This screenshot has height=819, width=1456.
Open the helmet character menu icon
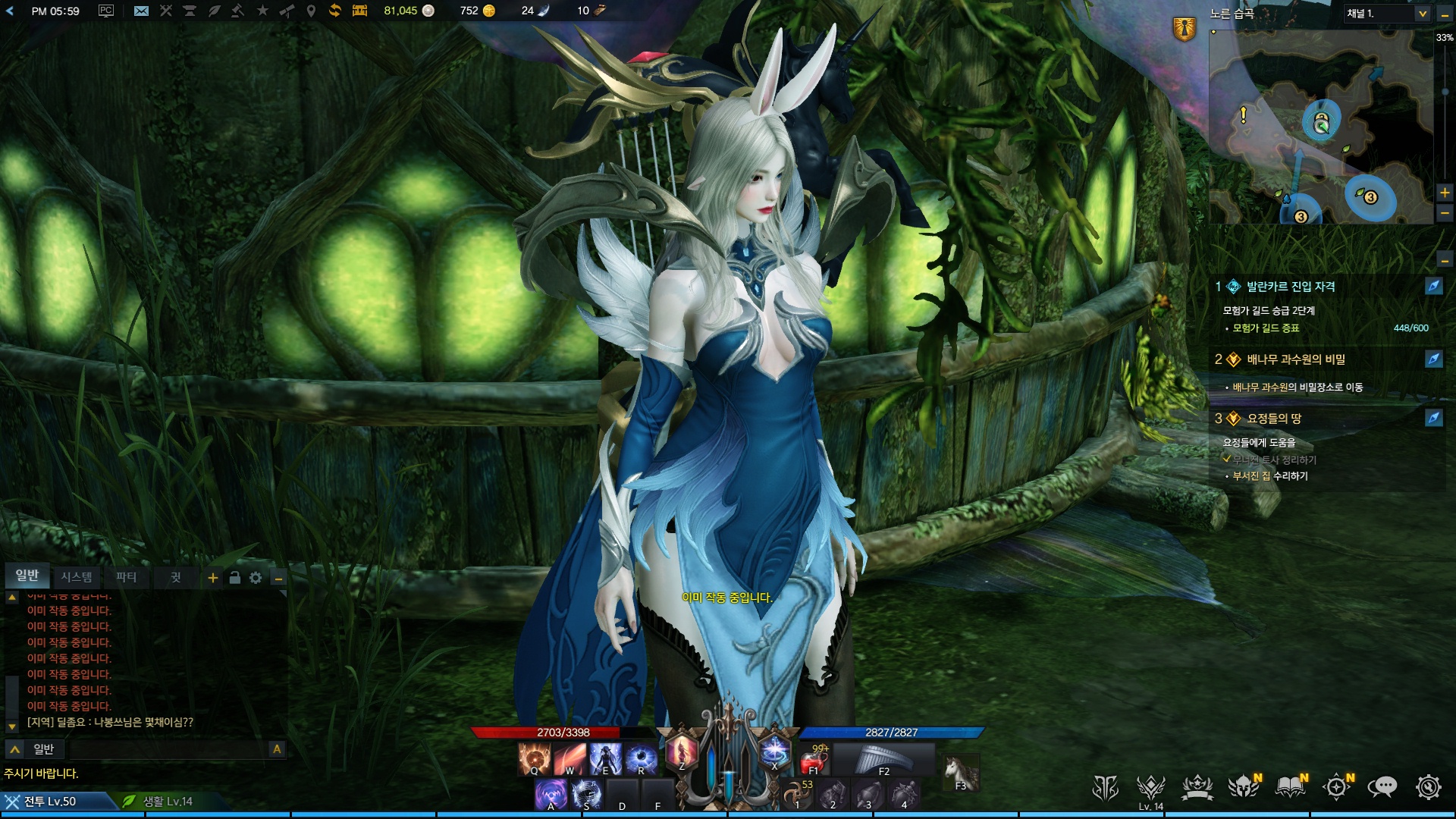pos(1244,788)
